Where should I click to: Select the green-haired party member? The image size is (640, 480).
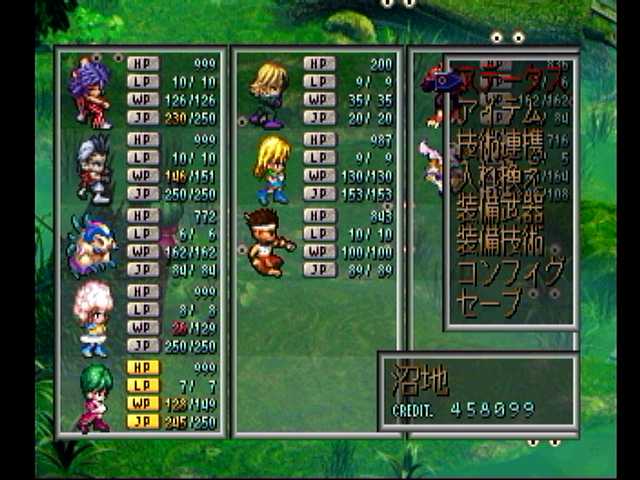click(x=92, y=395)
